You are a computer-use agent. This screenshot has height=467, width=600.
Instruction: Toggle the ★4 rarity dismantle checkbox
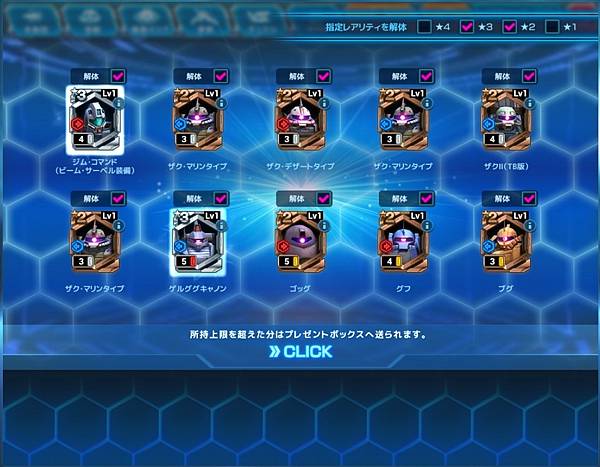coord(426,27)
